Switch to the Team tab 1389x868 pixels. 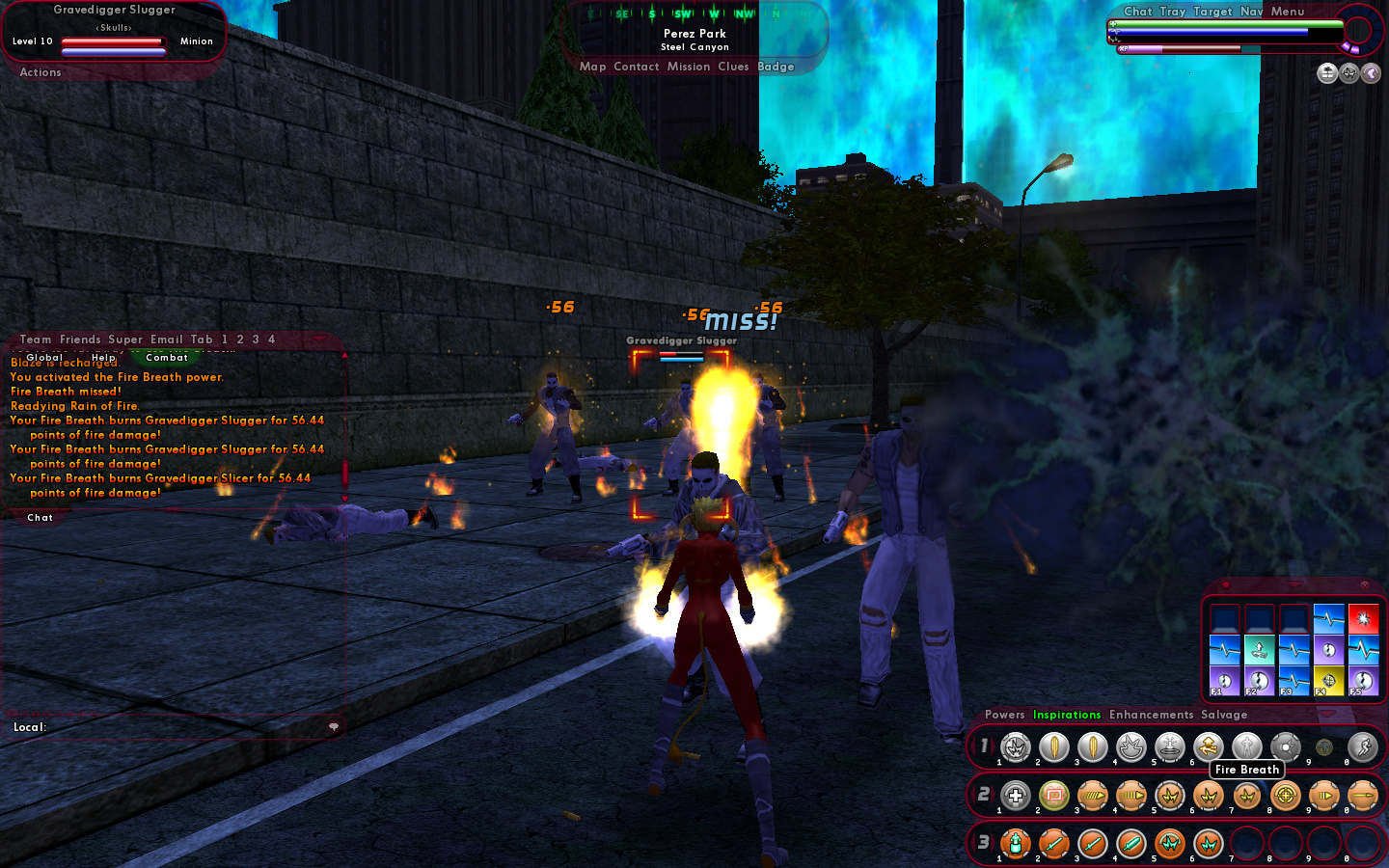tap(36, 339)
